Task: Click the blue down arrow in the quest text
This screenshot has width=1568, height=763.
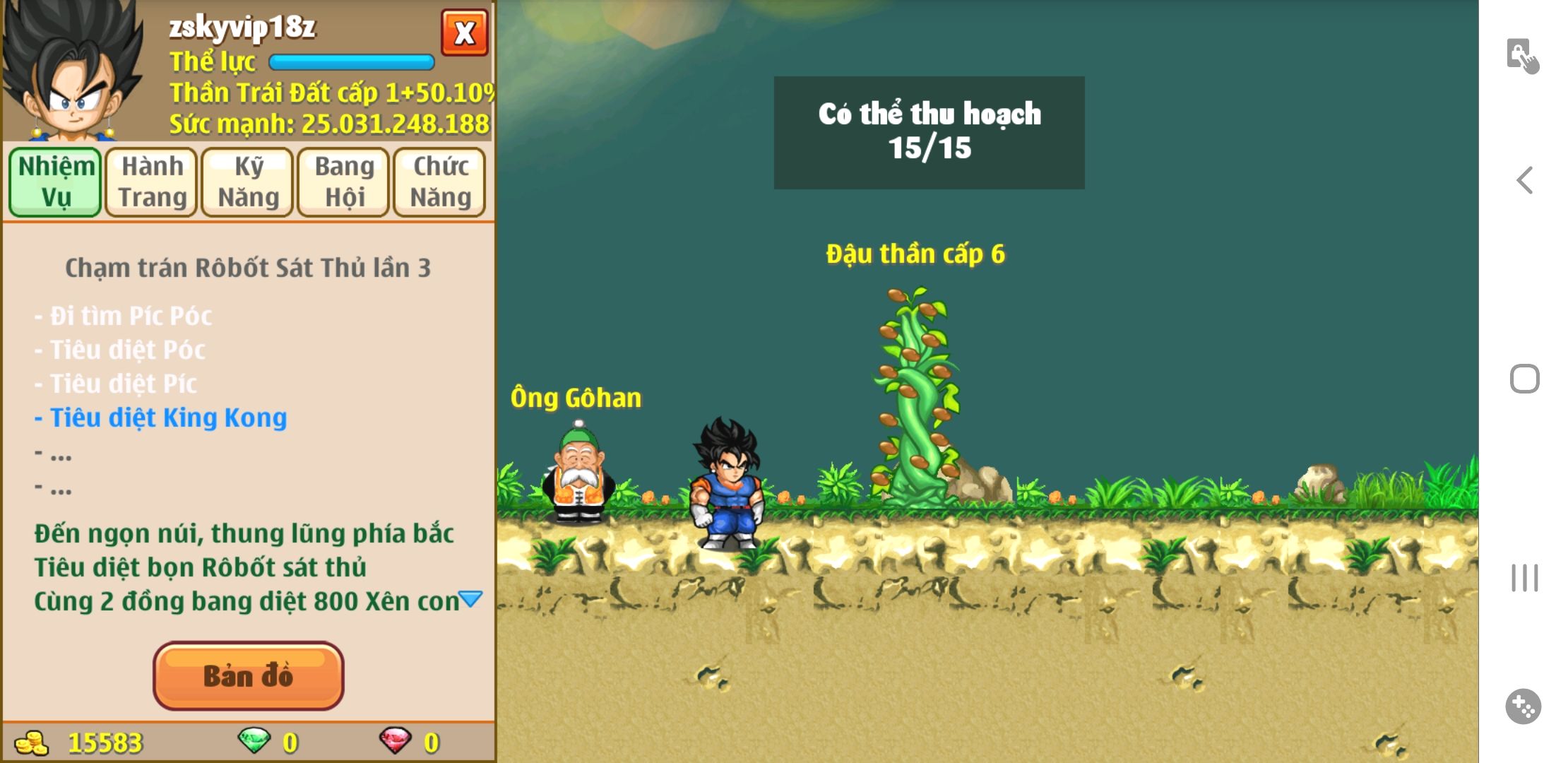Action: [x=470, y=600]
